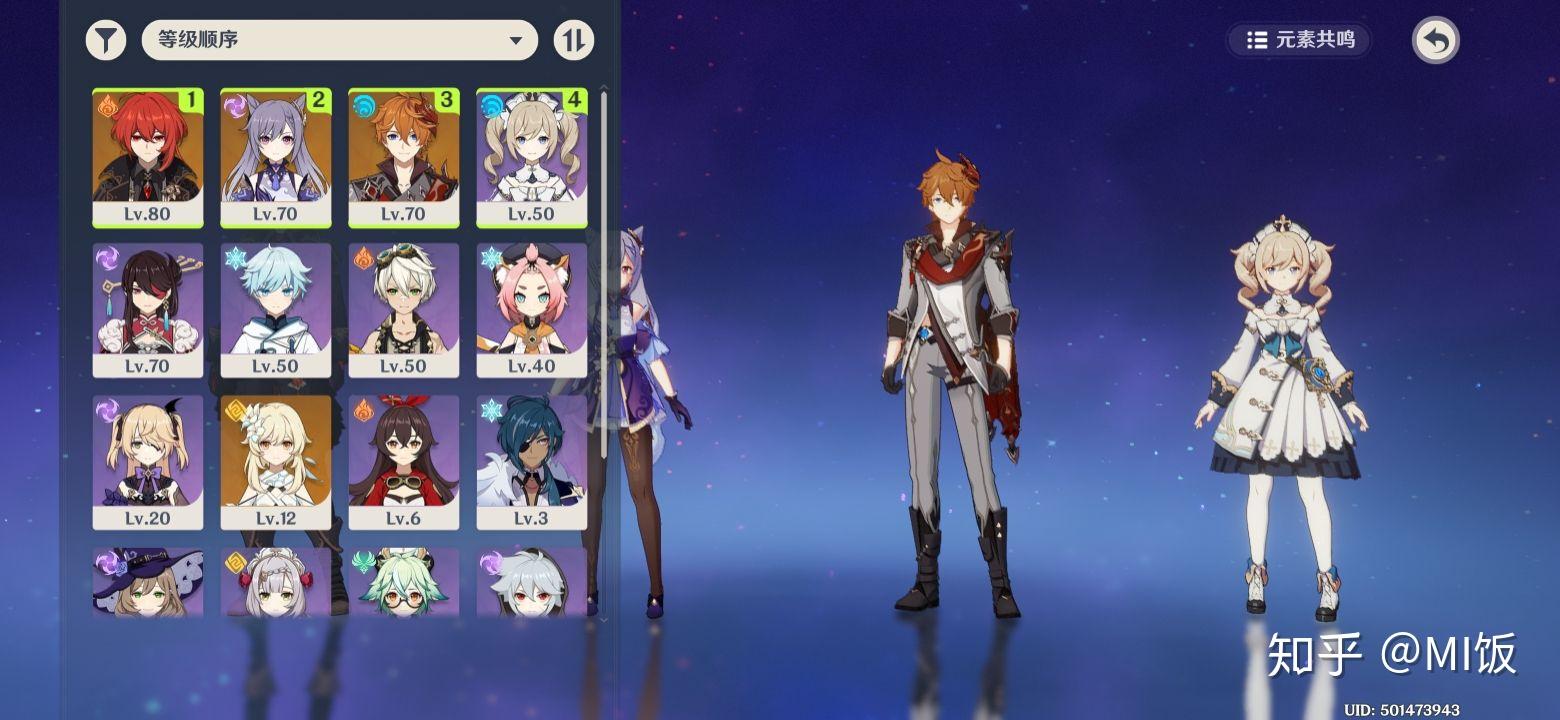Viewport: 1560px width, 720px height.
Task: Choose Tartaglia's portrait marked slot 3
Action: 404,157
